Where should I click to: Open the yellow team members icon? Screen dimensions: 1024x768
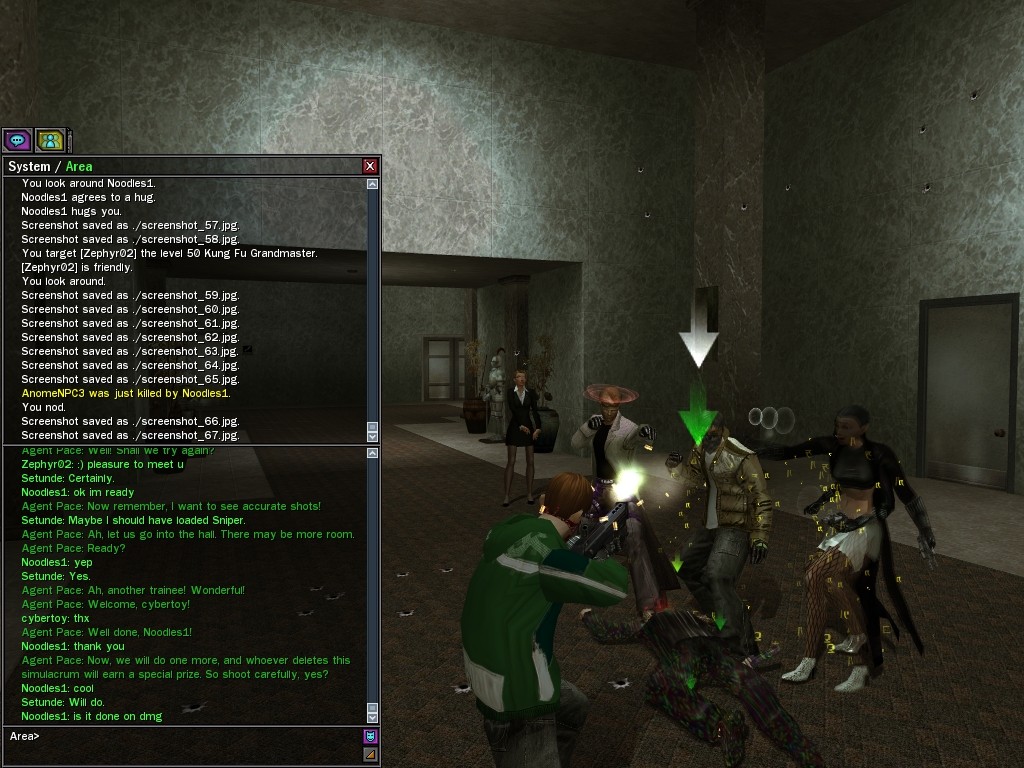(x=50, y=141)
